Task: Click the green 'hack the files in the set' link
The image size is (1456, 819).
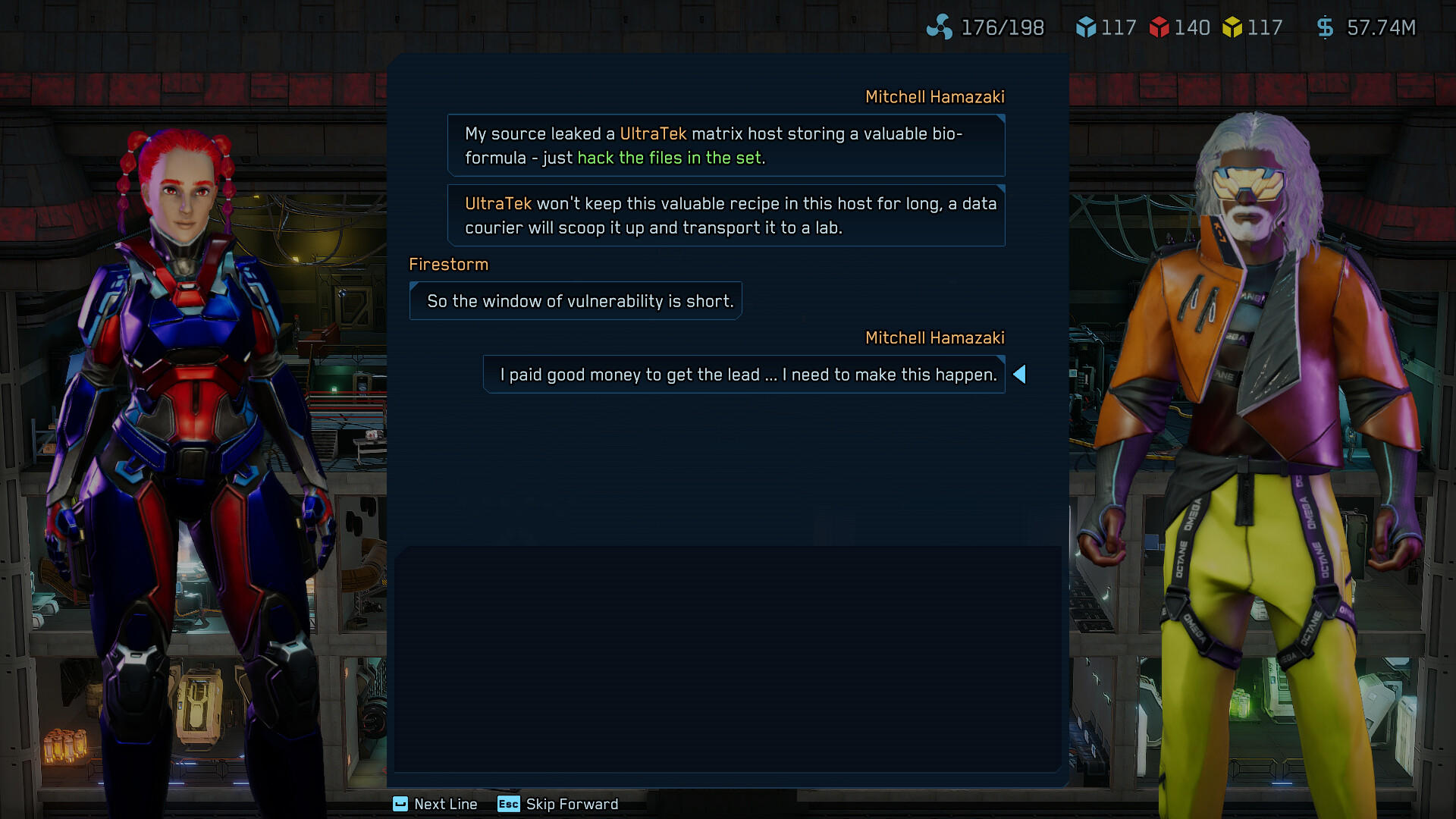Action: tap(670, 158)
